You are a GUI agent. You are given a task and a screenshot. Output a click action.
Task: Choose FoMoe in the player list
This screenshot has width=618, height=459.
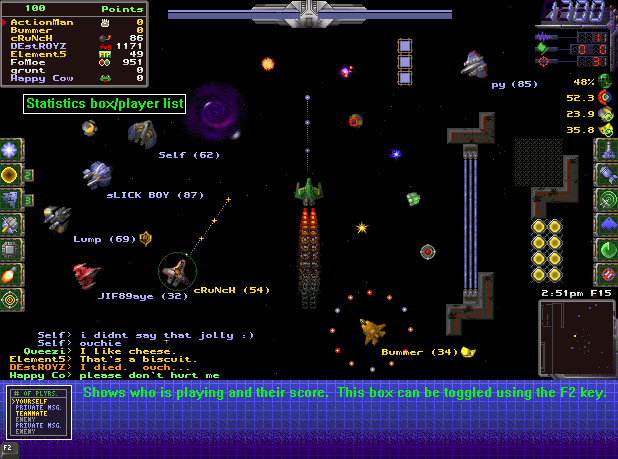click(30, 64)
